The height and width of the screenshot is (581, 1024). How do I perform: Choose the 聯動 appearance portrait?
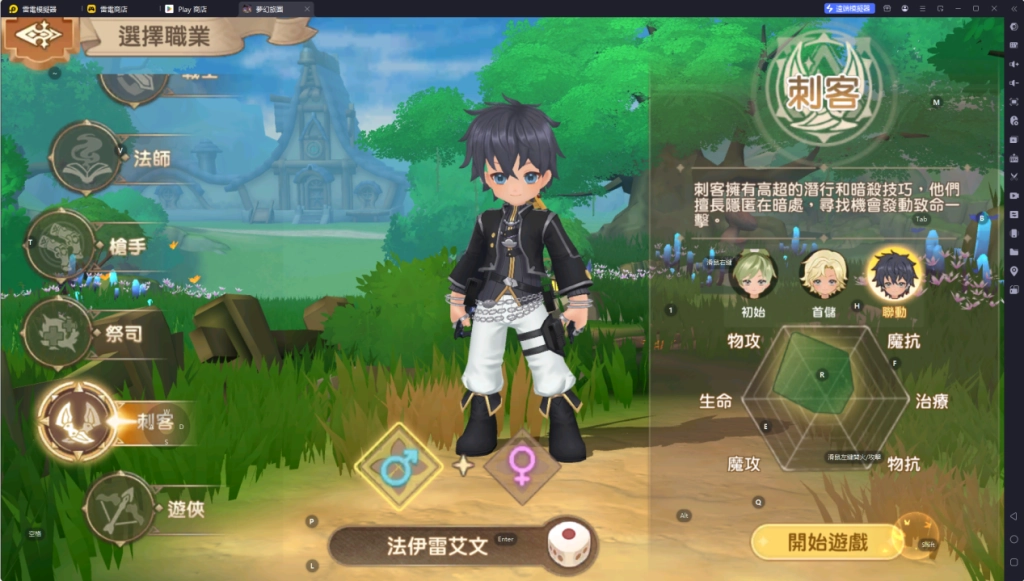[x=894, y=274]
